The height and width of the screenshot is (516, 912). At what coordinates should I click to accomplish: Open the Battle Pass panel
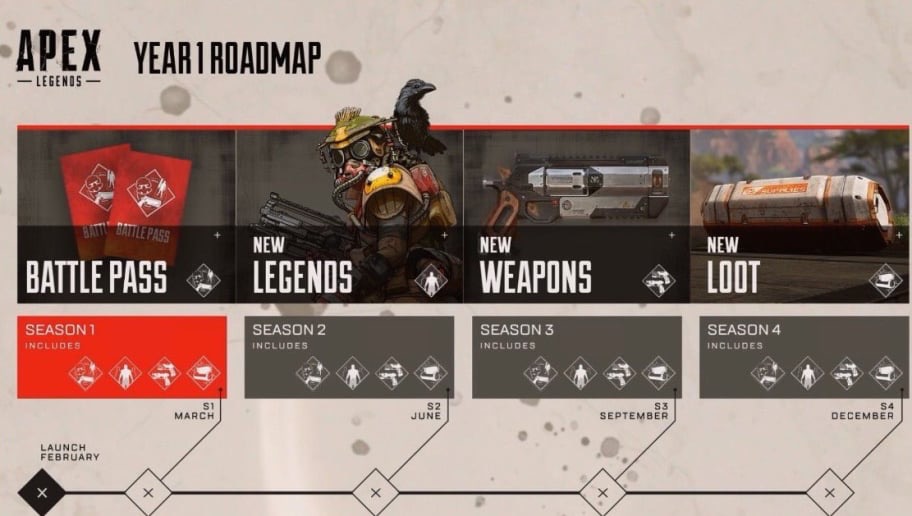pyautogui.click(x=126, y=216)
